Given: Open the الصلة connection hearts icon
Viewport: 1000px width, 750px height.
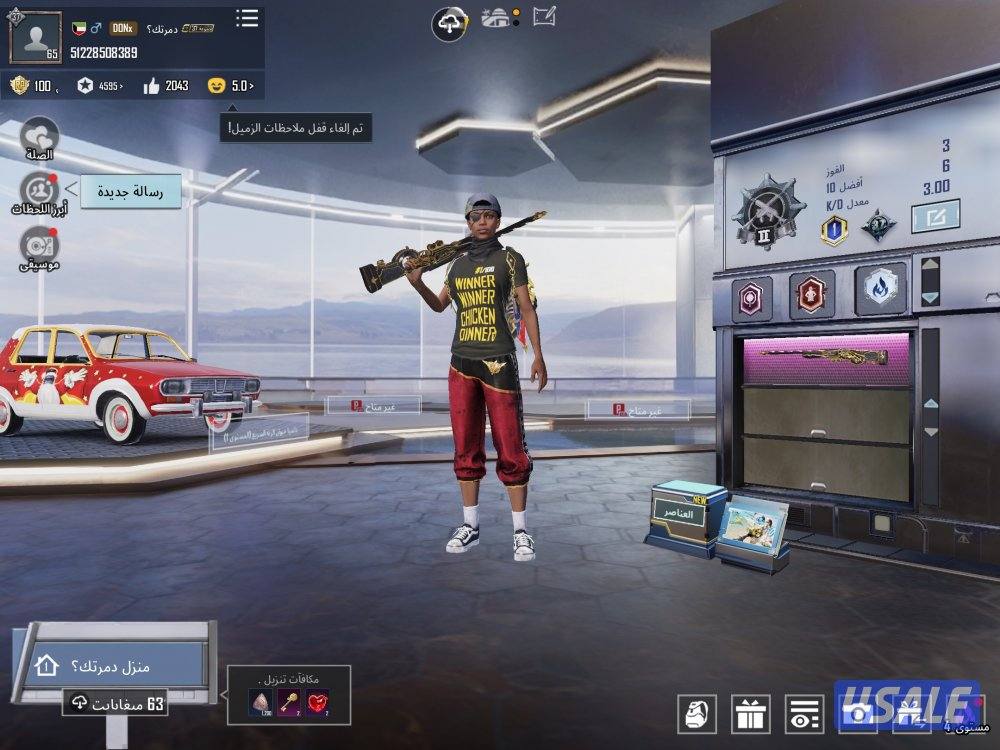Looking at the screenshot, I should point(39,137).
